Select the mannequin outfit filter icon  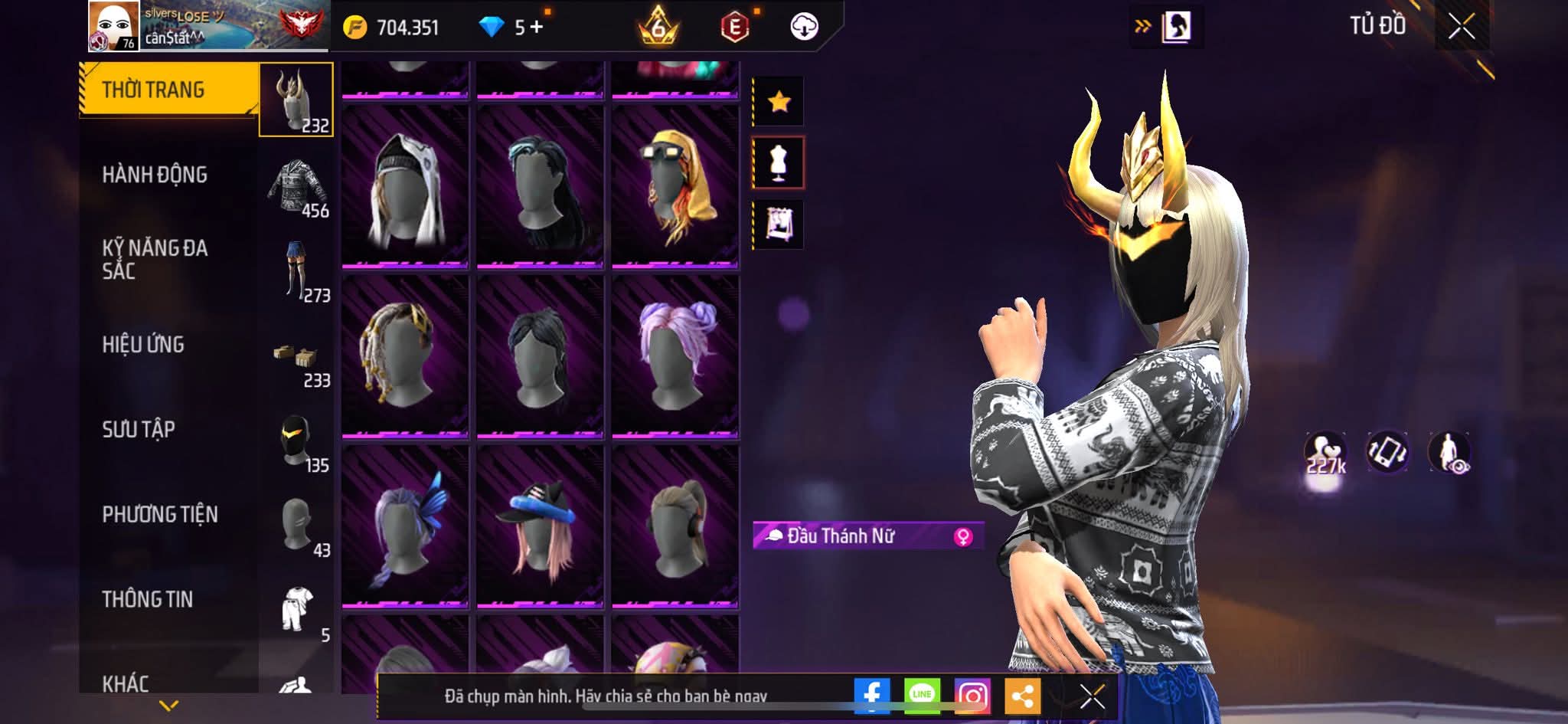(x=779, y=162)
